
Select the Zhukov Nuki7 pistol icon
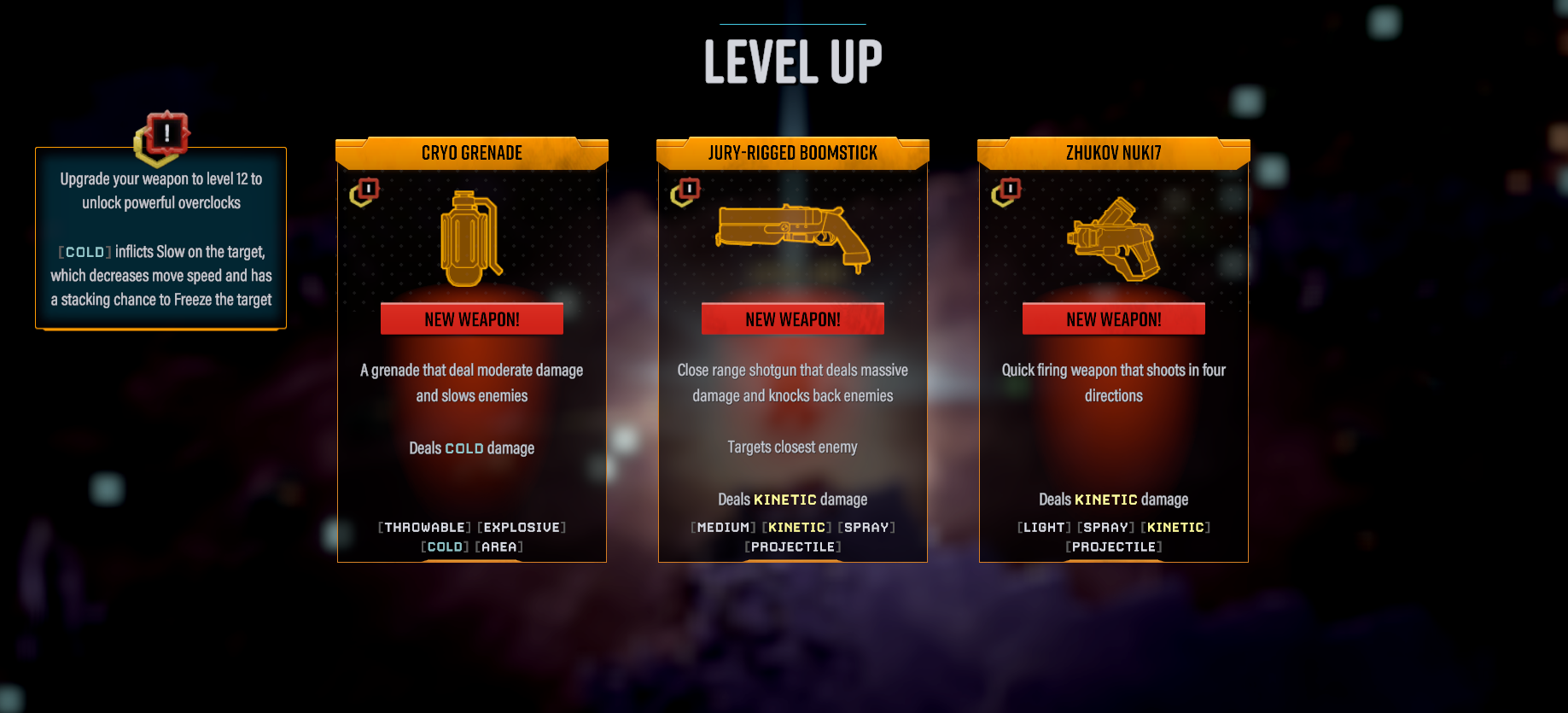1113,239
